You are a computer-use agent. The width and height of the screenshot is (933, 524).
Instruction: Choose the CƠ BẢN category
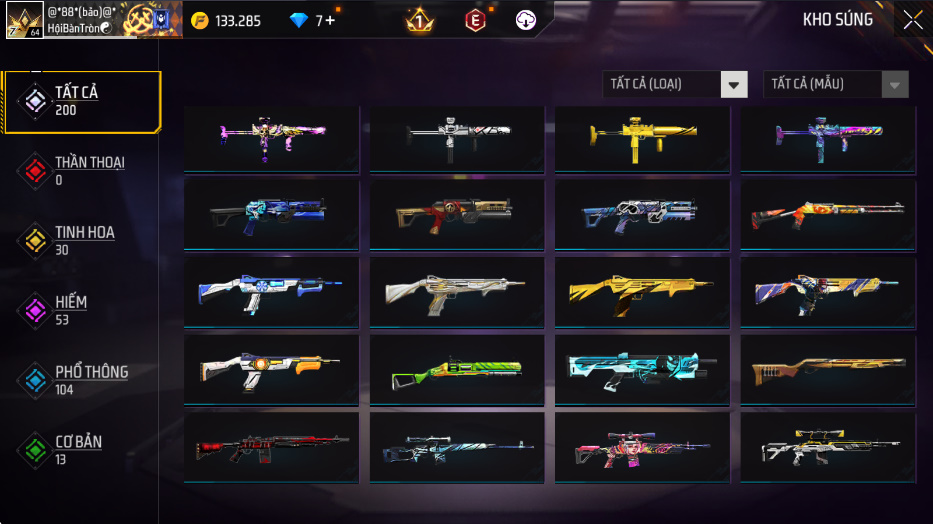pyautogui.click(x=80, y=449)
